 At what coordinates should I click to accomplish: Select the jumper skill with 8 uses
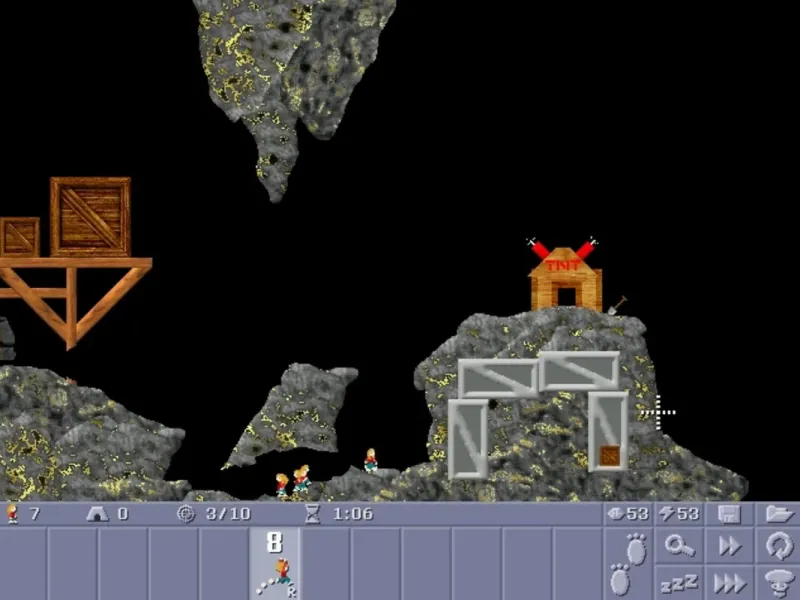coord(275,563)
